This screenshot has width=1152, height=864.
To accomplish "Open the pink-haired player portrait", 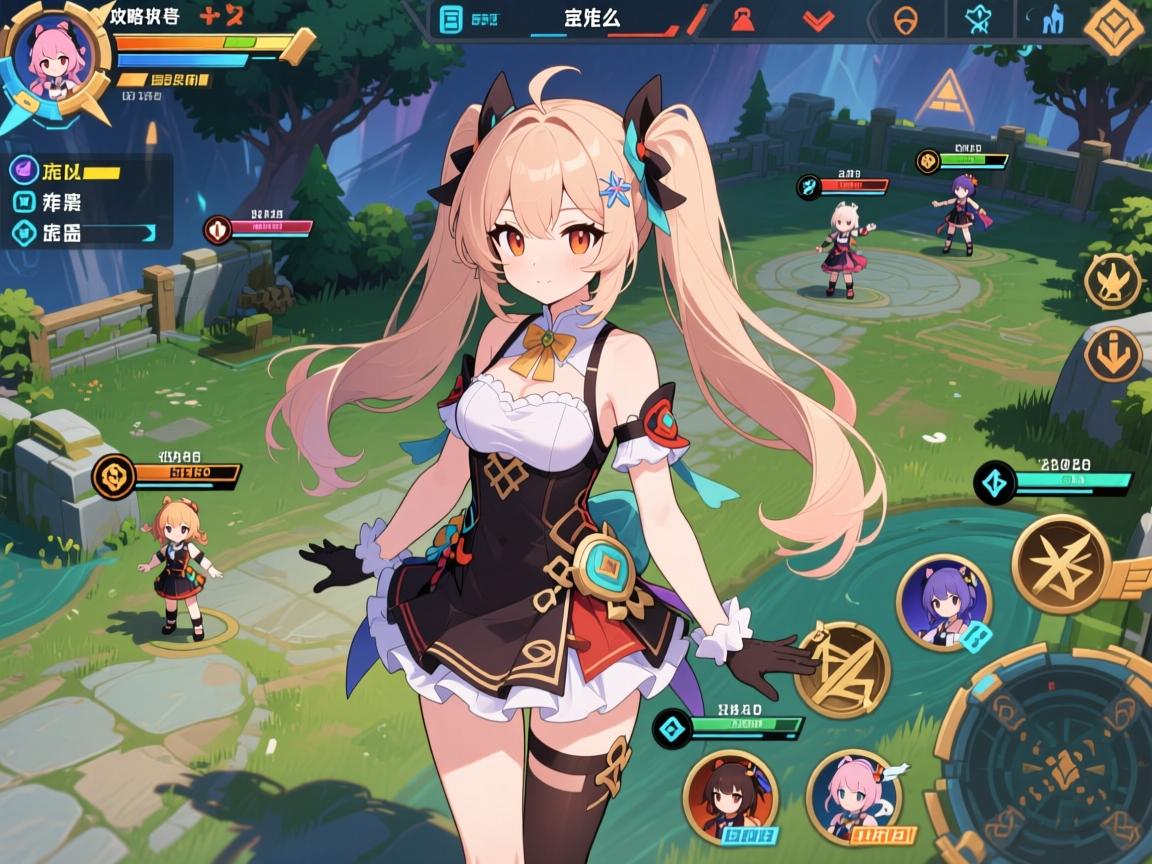I will (54, 62).
